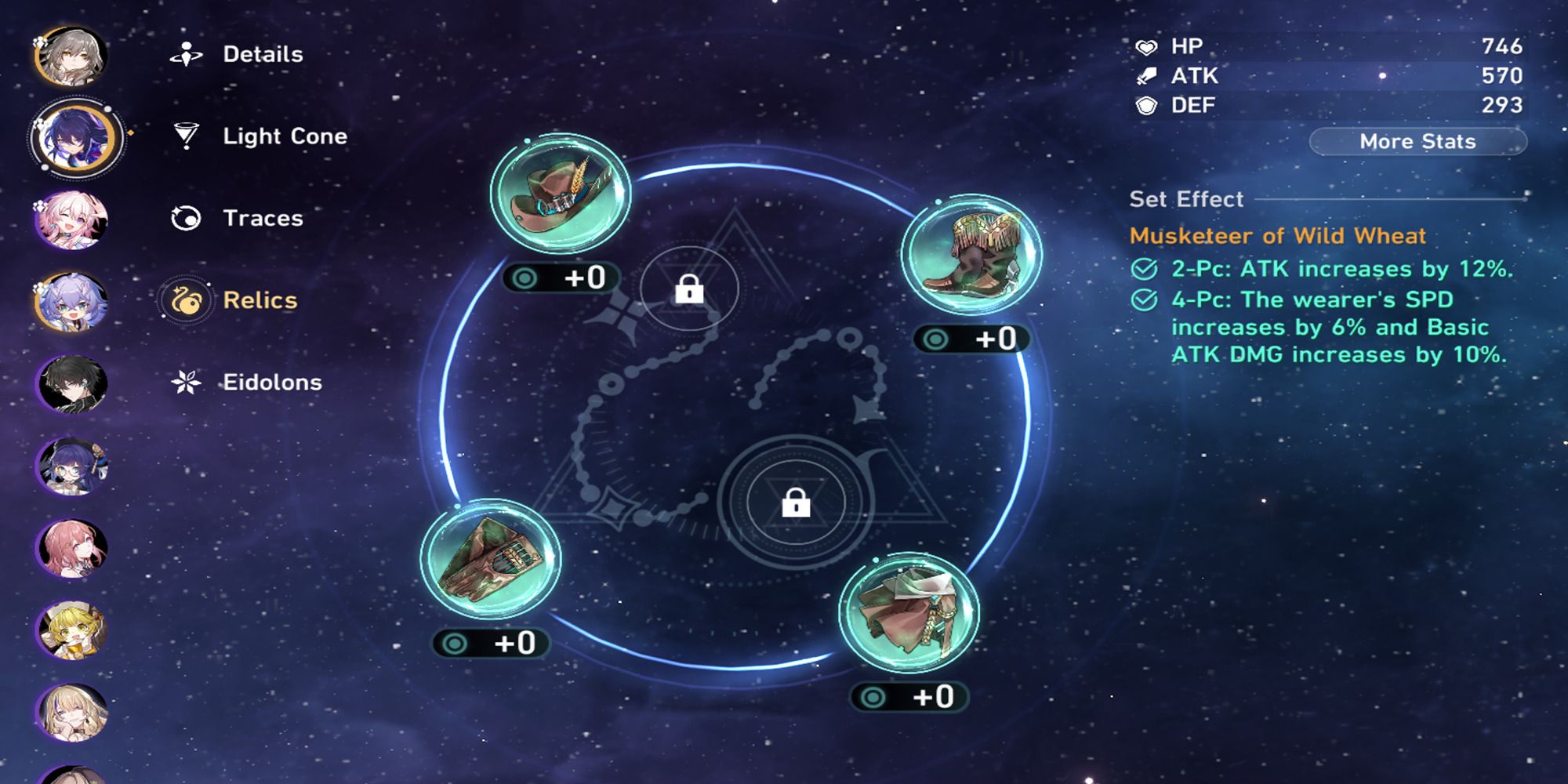Viewport: 1568px width, 784px height.
Task: Select the pink-haired March 7th portrait
Action: 71,220
